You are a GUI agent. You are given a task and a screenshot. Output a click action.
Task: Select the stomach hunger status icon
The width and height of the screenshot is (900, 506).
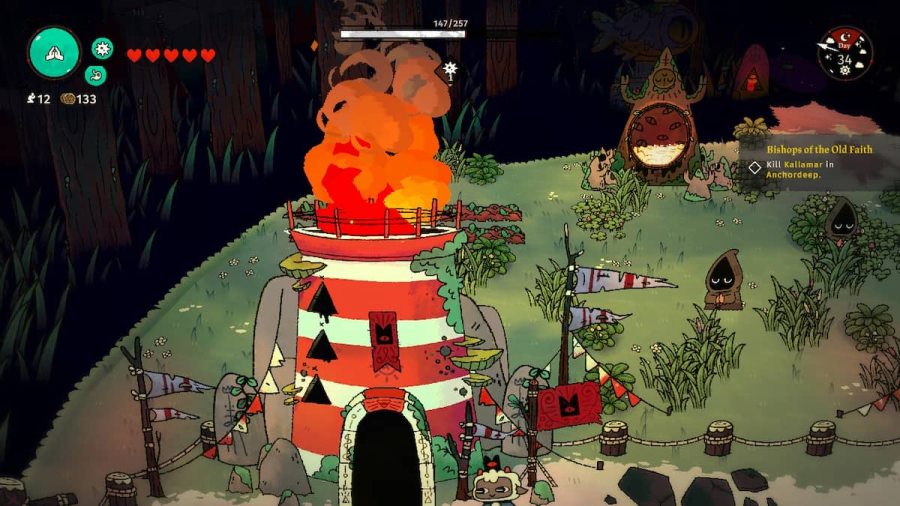click(x=95, y=74)
